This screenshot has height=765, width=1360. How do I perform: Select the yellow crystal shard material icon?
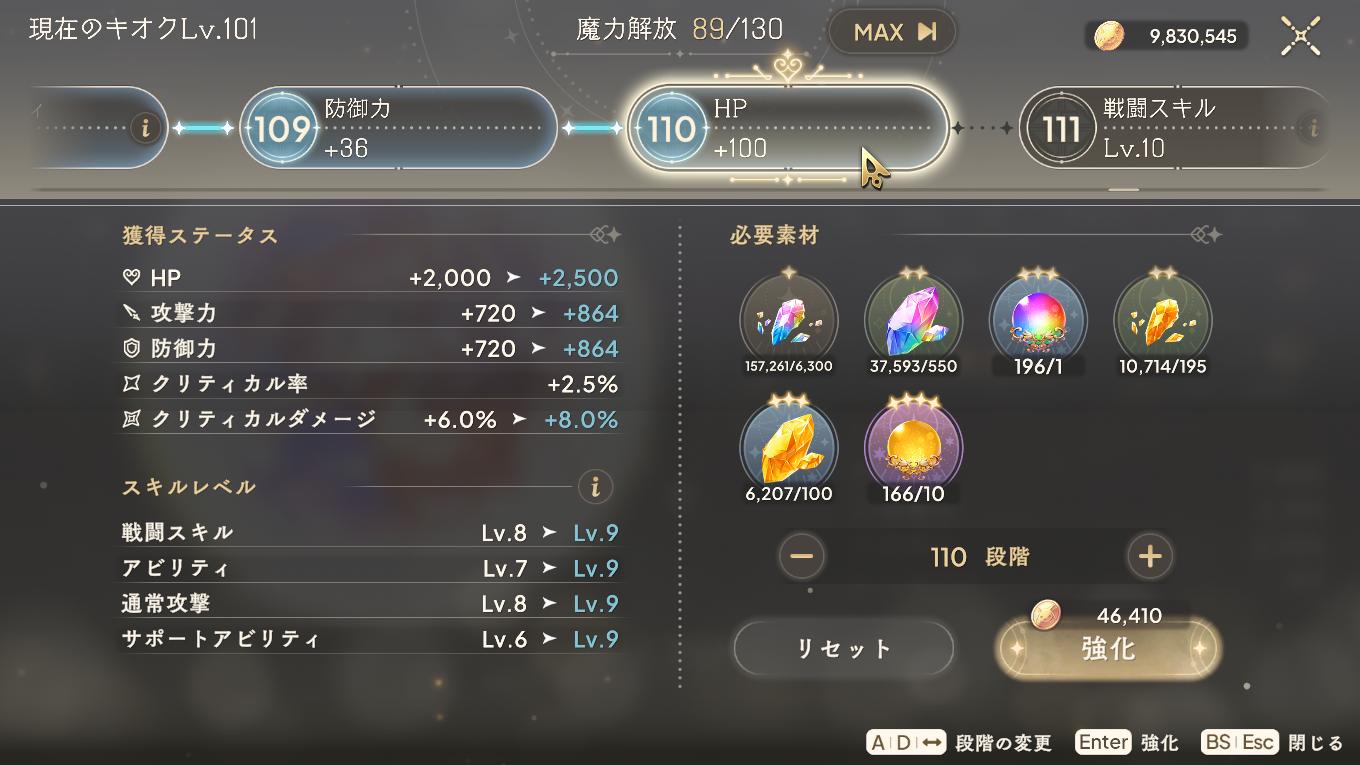(1161, 318)
